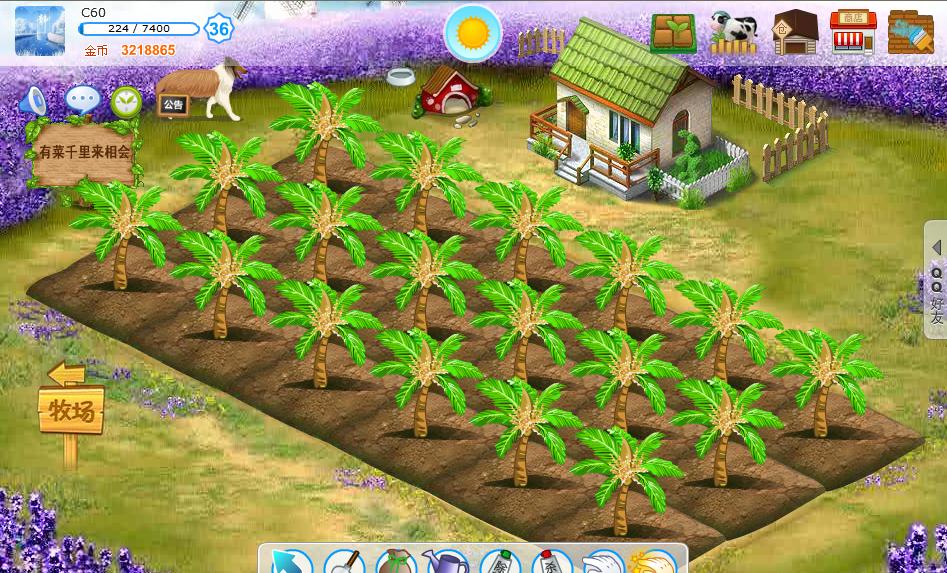Click the wooden farm message sign
Viewport: 947px width, 573px height.
(x=84, y=154)
